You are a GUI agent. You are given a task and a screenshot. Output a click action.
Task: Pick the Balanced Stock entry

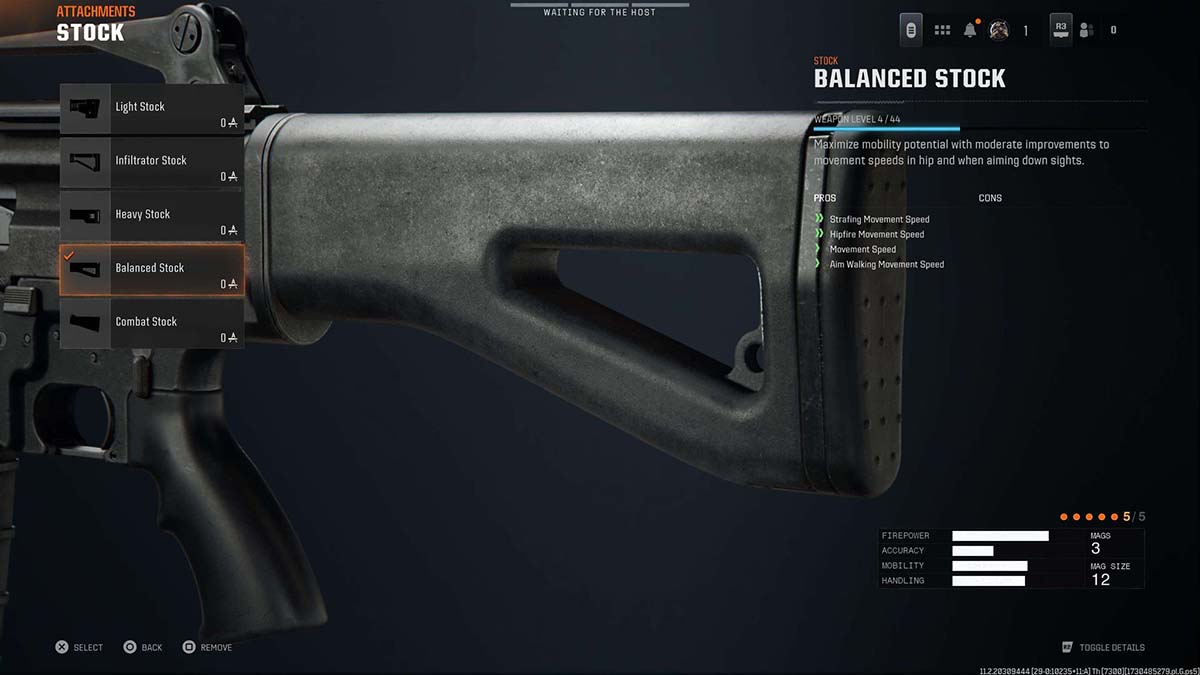151,270
